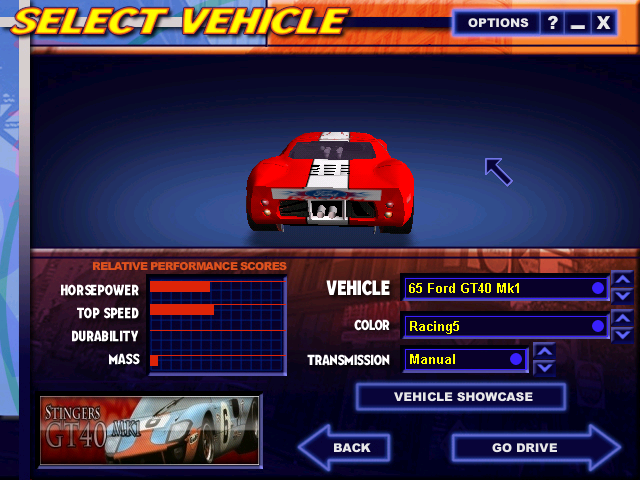
Task: Open the Vehicle dropdown showing 65 Ford GT40 Mk1
Action: 505,288
